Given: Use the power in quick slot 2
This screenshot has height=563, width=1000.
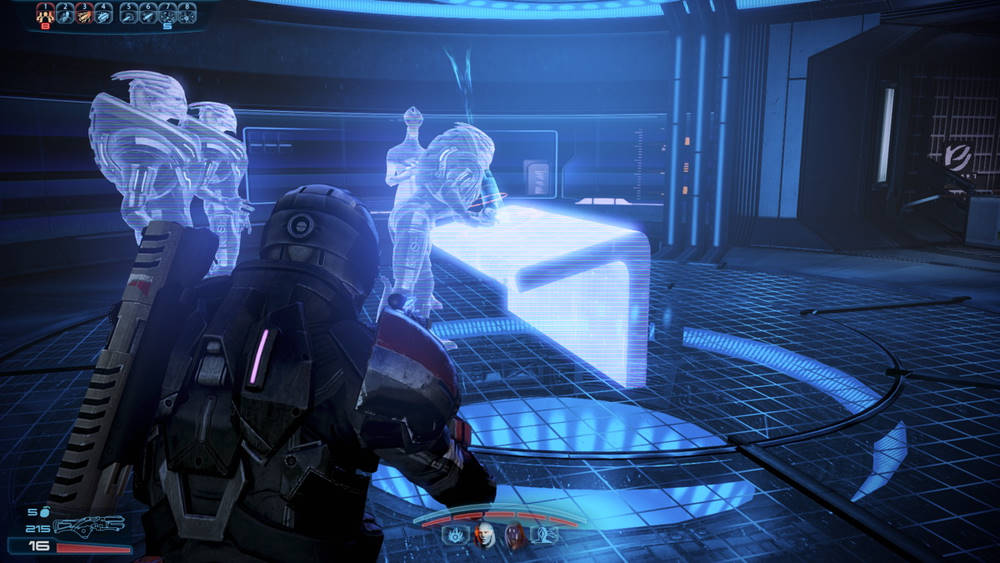Looking at the screenshot, I should click(63, 13).
